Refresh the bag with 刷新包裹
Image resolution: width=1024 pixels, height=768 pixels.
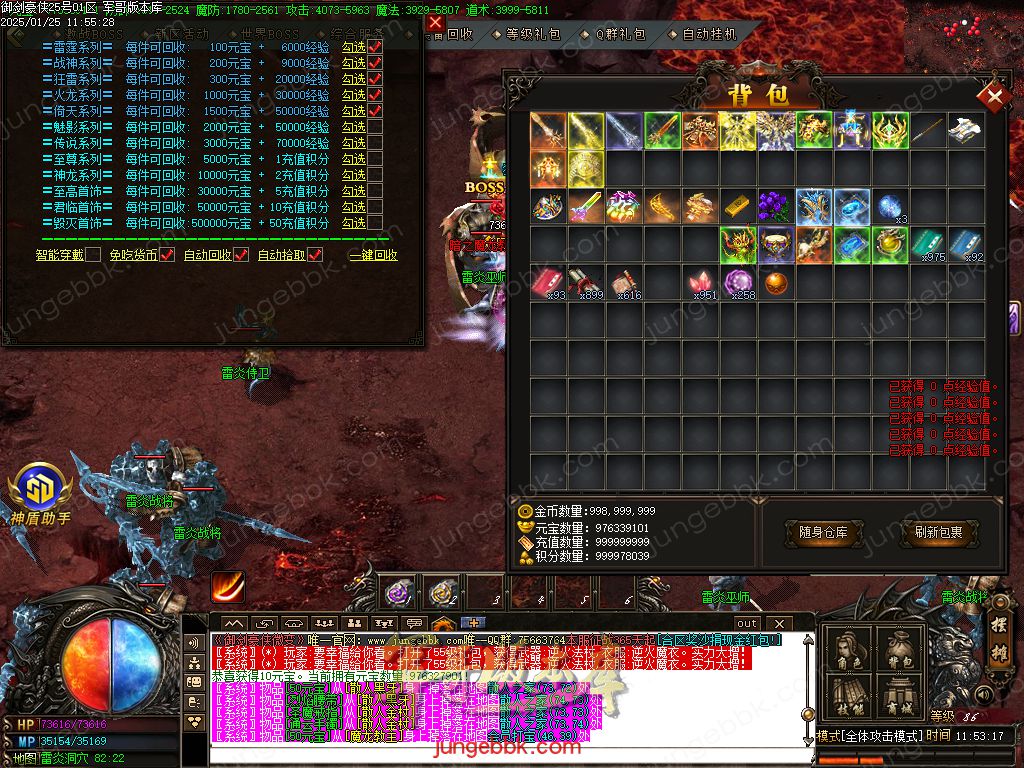938,533
